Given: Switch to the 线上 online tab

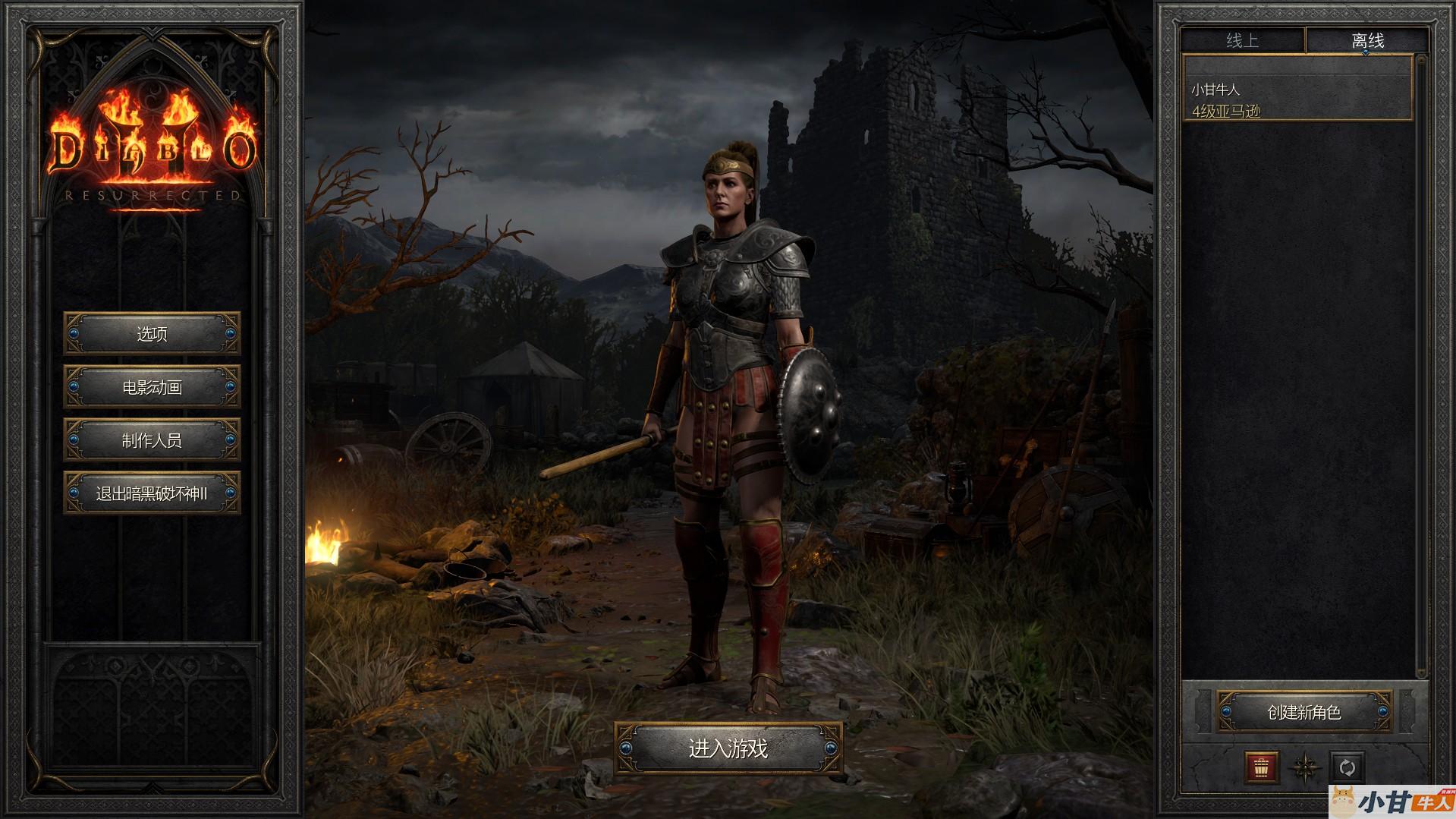Looking at the screenshot, I should (x=1243, y=41).
